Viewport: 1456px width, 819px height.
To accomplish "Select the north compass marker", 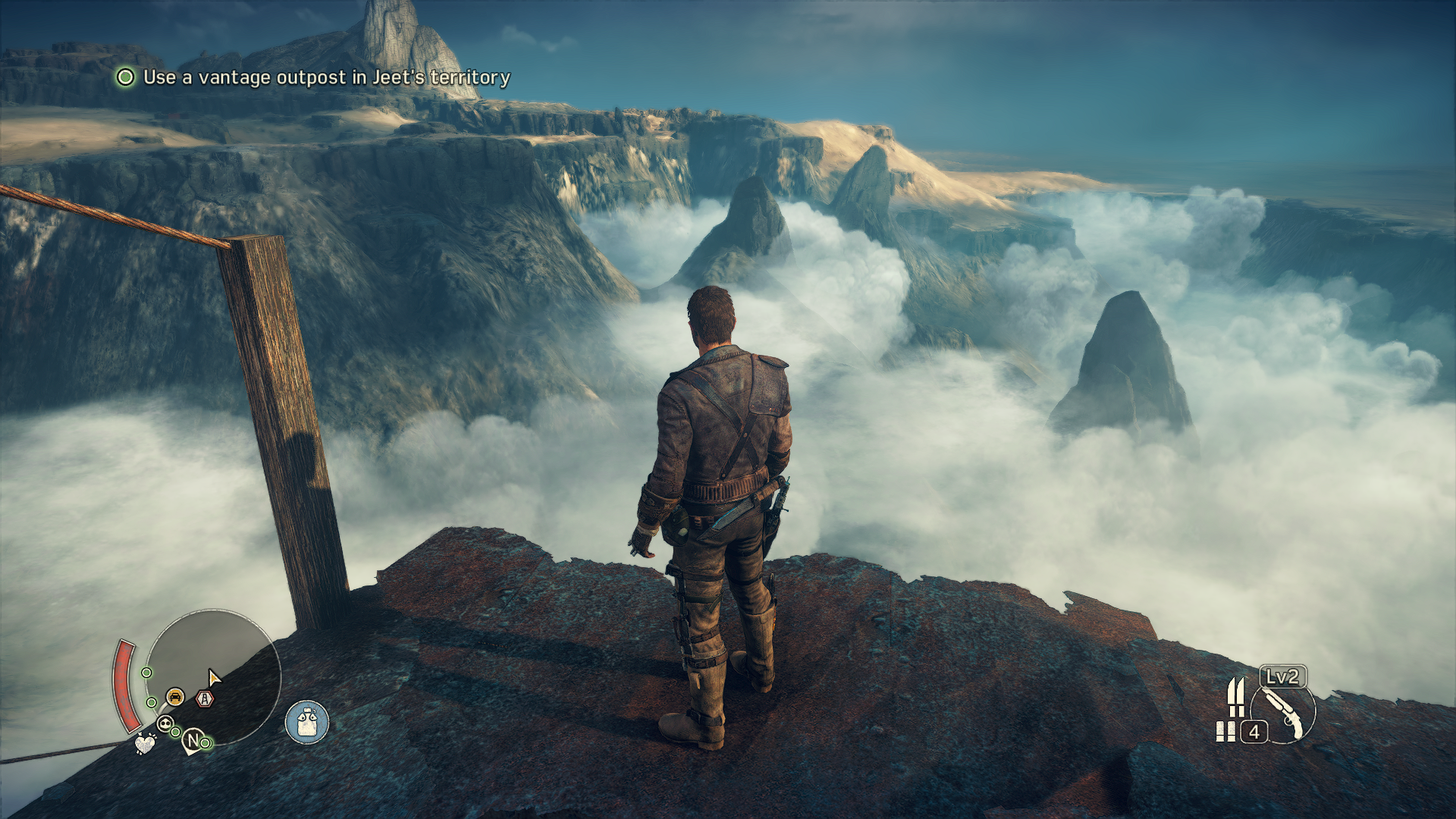I will click(x=193, y=739).
